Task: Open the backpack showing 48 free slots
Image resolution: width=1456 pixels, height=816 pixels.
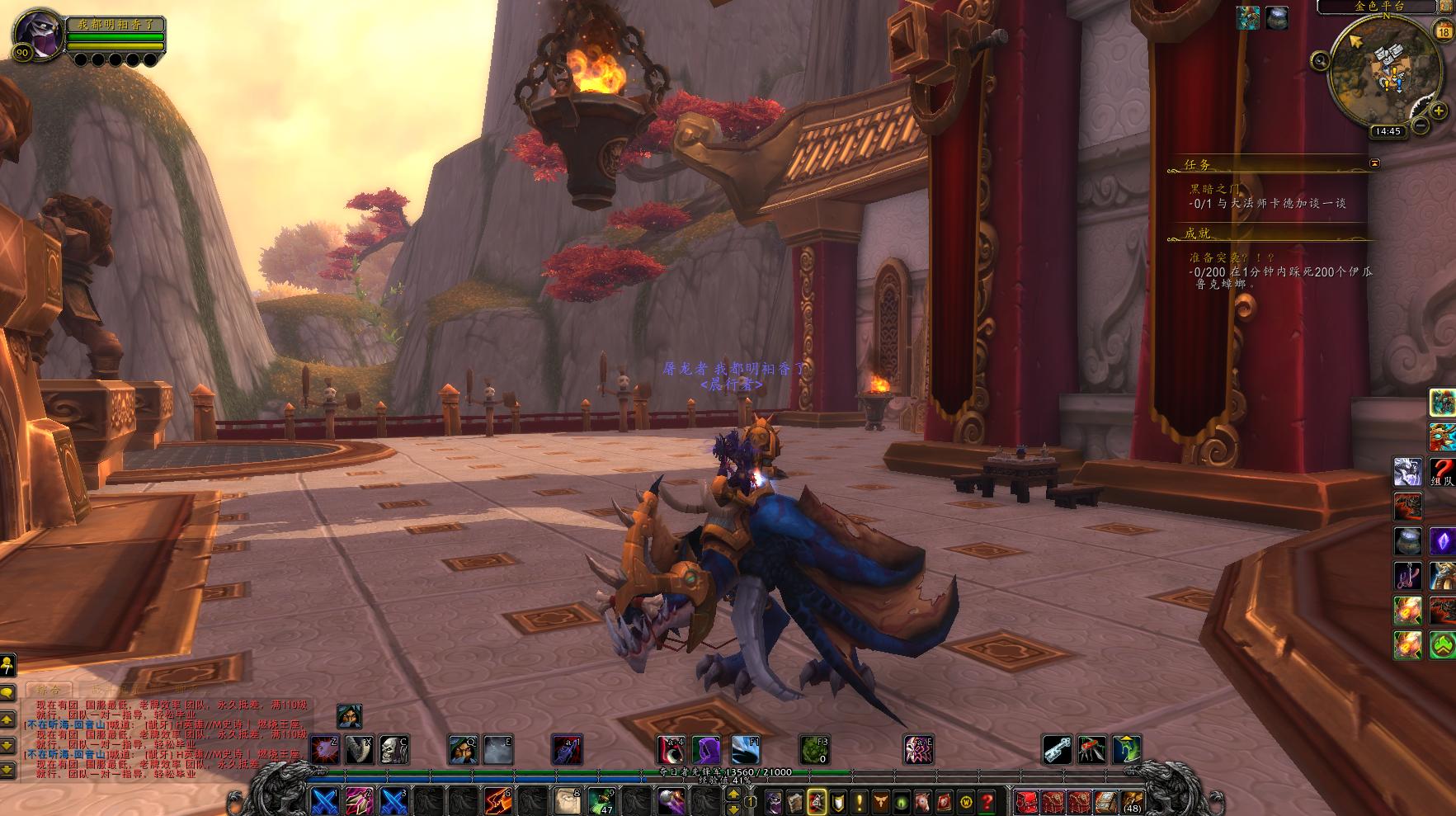Action: 1132,801
